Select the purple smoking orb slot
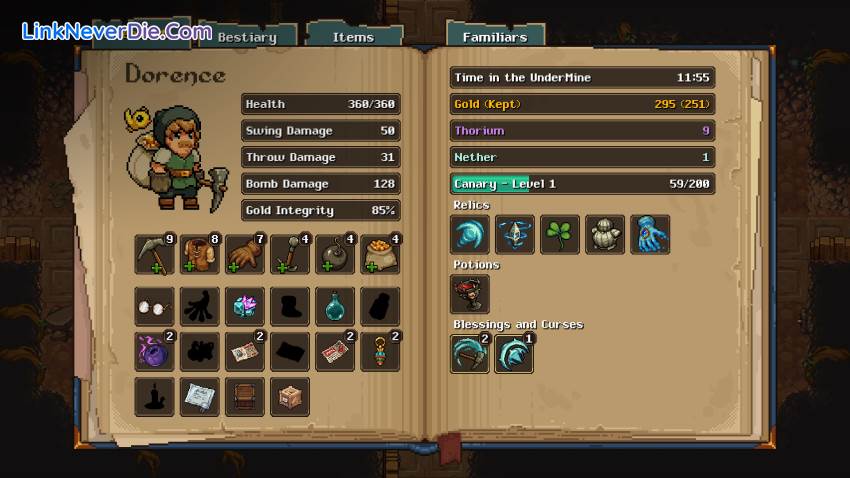This screenshot has height=478, width=850. click(x=154, y=351)
